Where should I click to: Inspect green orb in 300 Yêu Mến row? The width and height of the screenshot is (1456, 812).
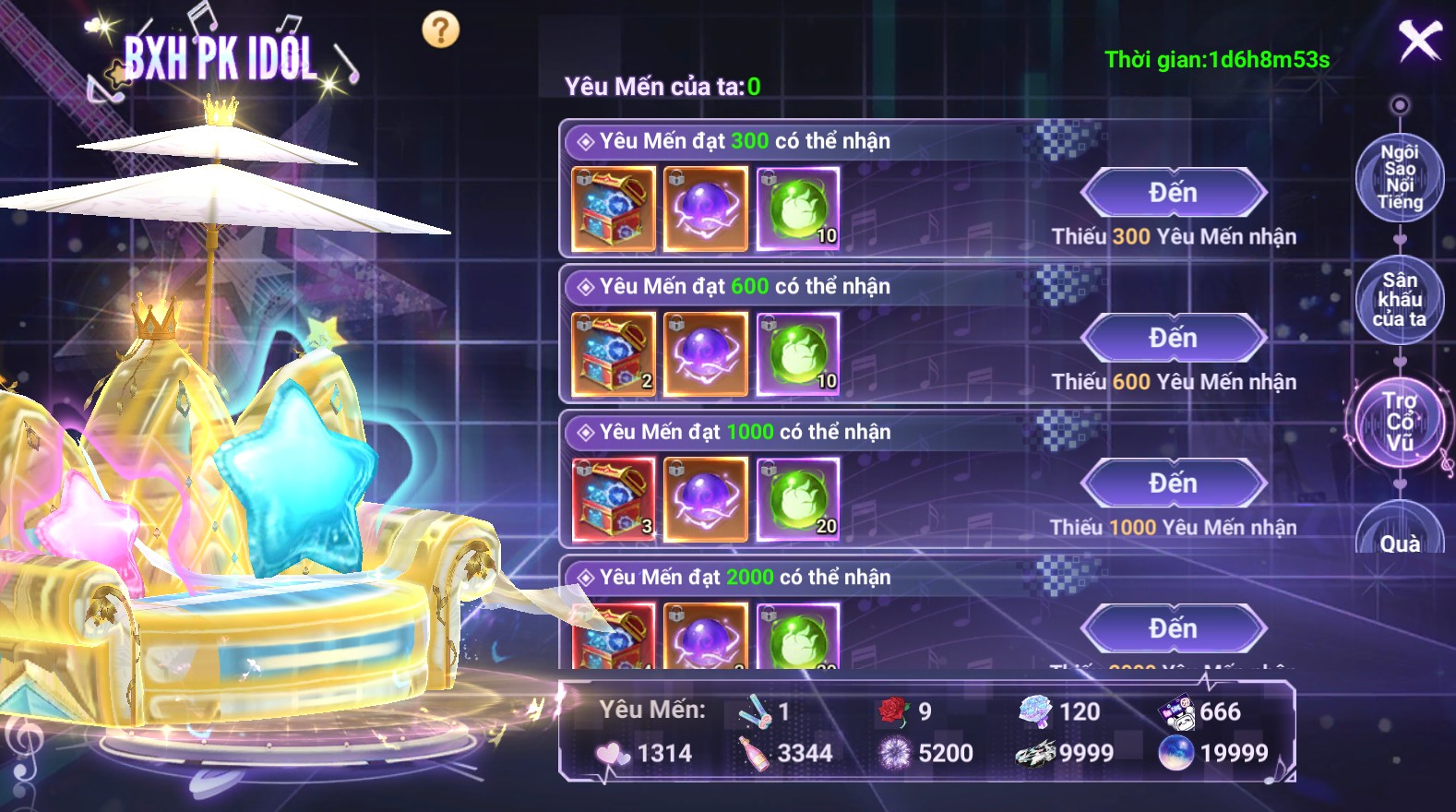pyautogui.click(x=798, y=209)
